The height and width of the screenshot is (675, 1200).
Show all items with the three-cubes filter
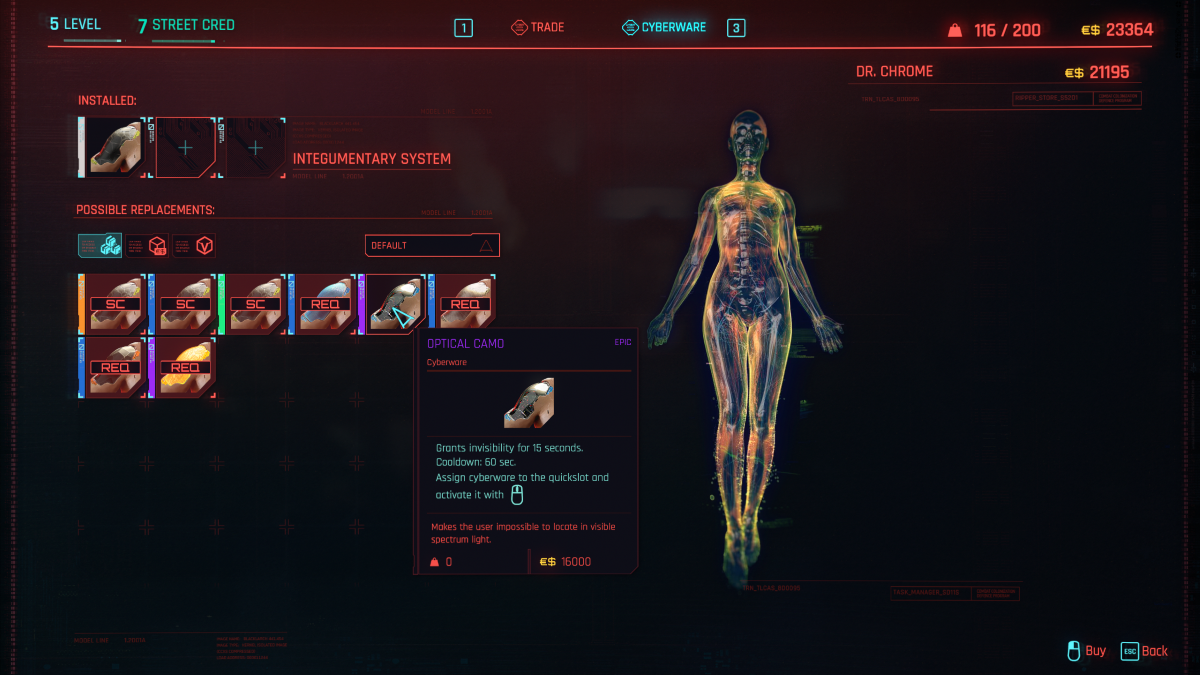[x=100, y=245]
